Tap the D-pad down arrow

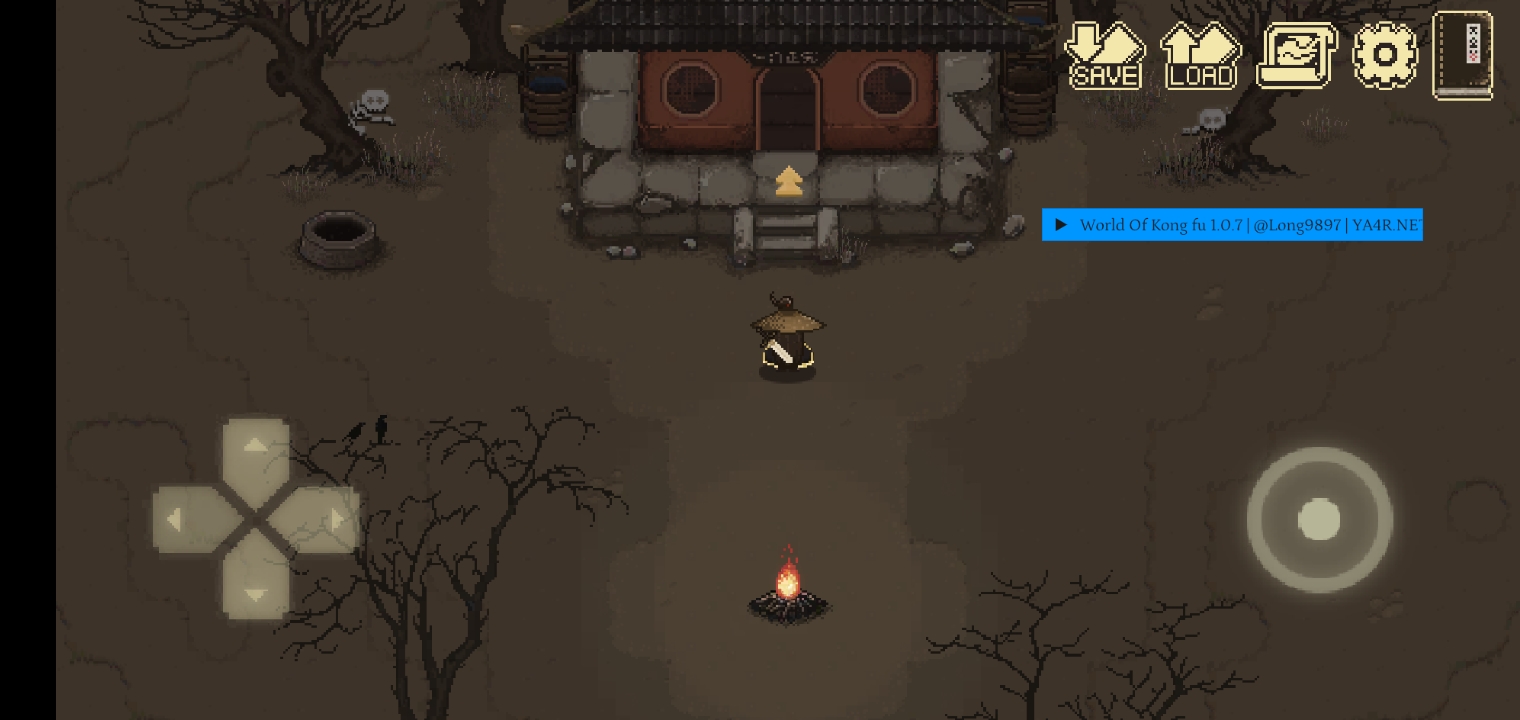[256, 588]
